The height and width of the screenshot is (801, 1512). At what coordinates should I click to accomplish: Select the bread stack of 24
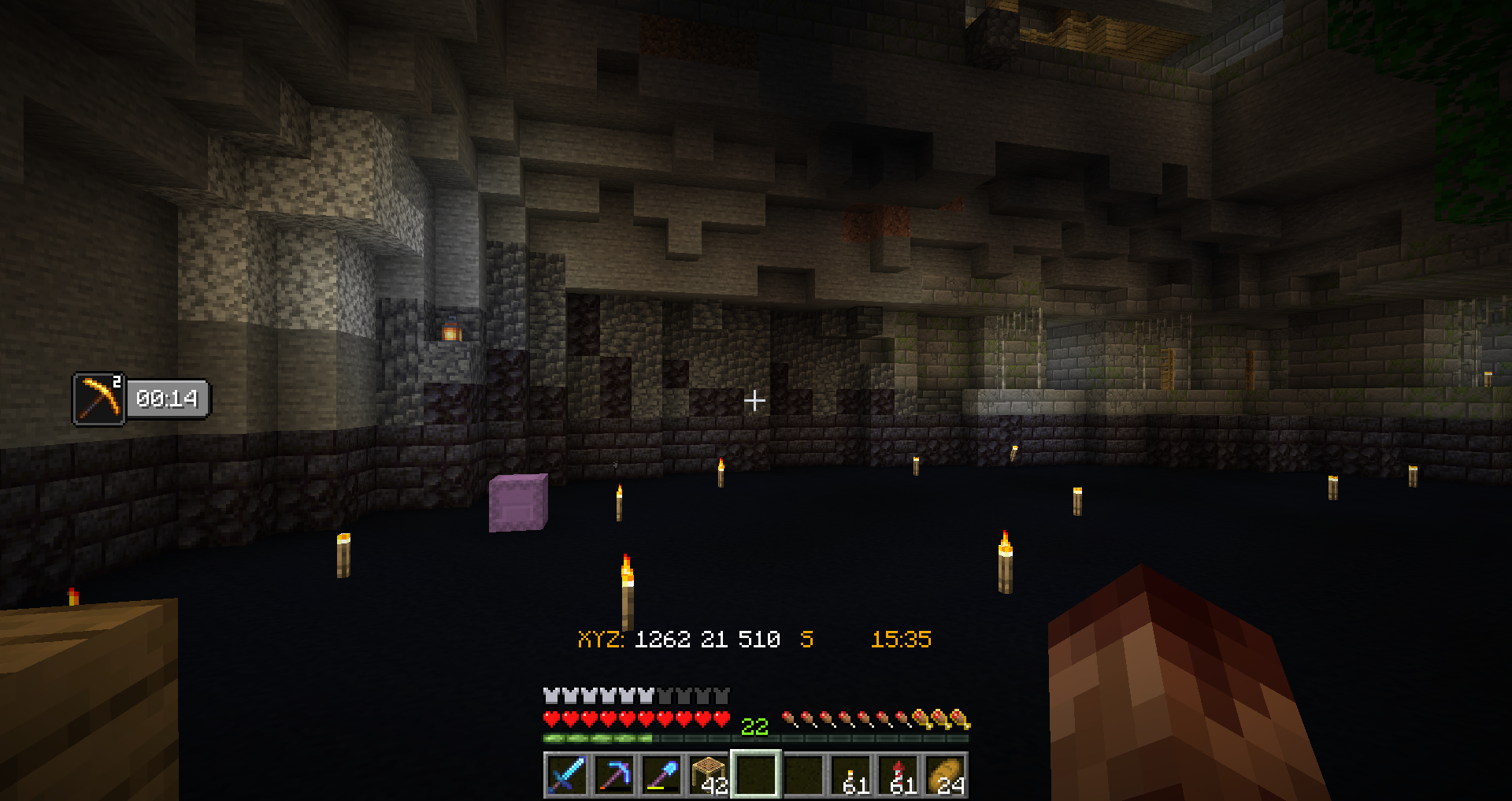[946, 775]
